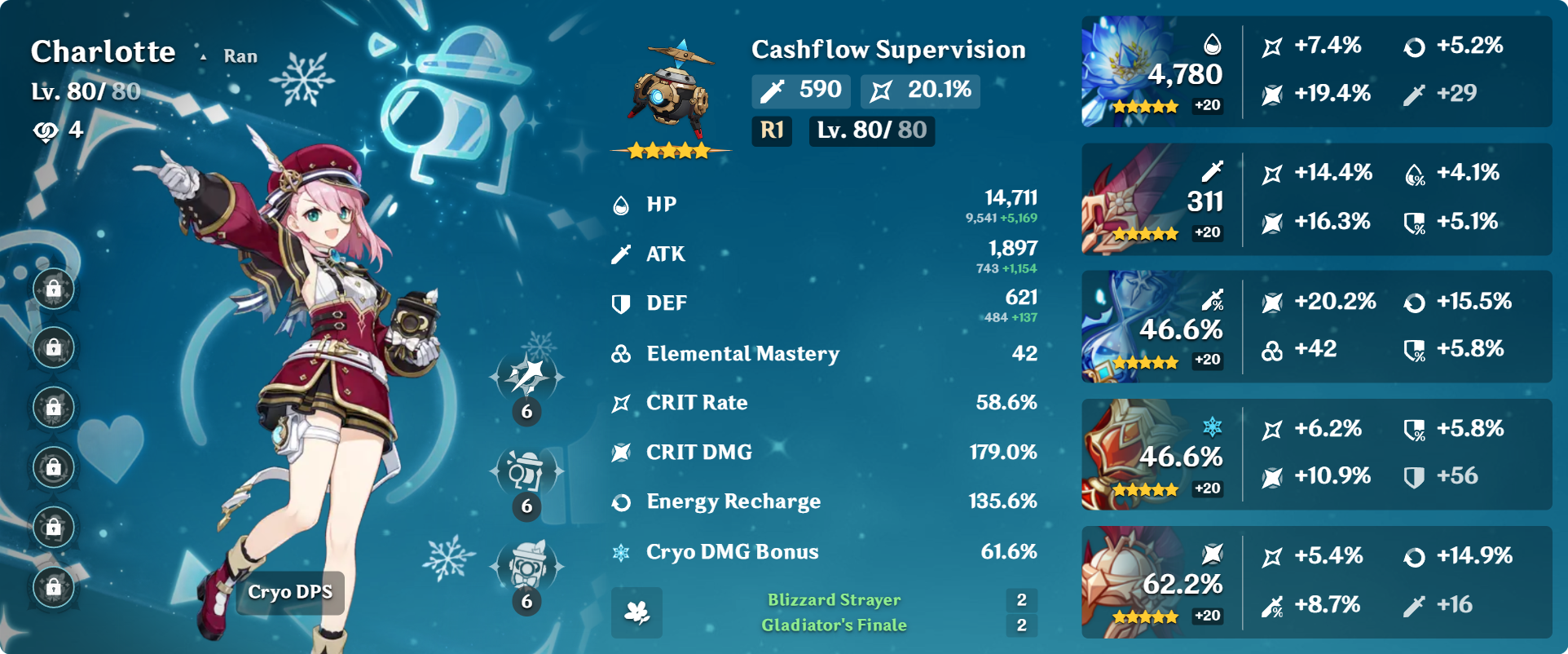Show the artifact set bonus flower icon
The height and width of the screenshot is (654, 1568).
click(x=636, y=612)
